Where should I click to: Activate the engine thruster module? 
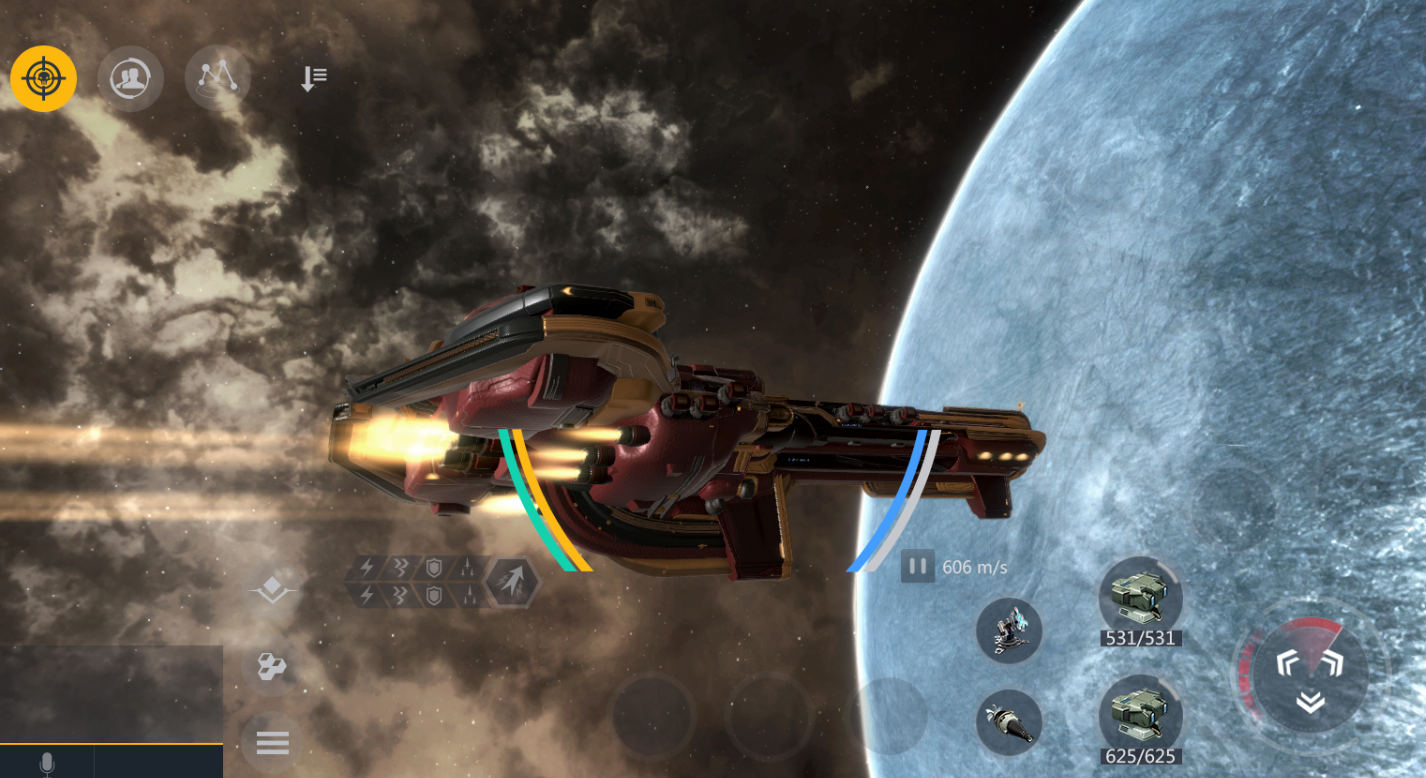(x=1008, y=722)
